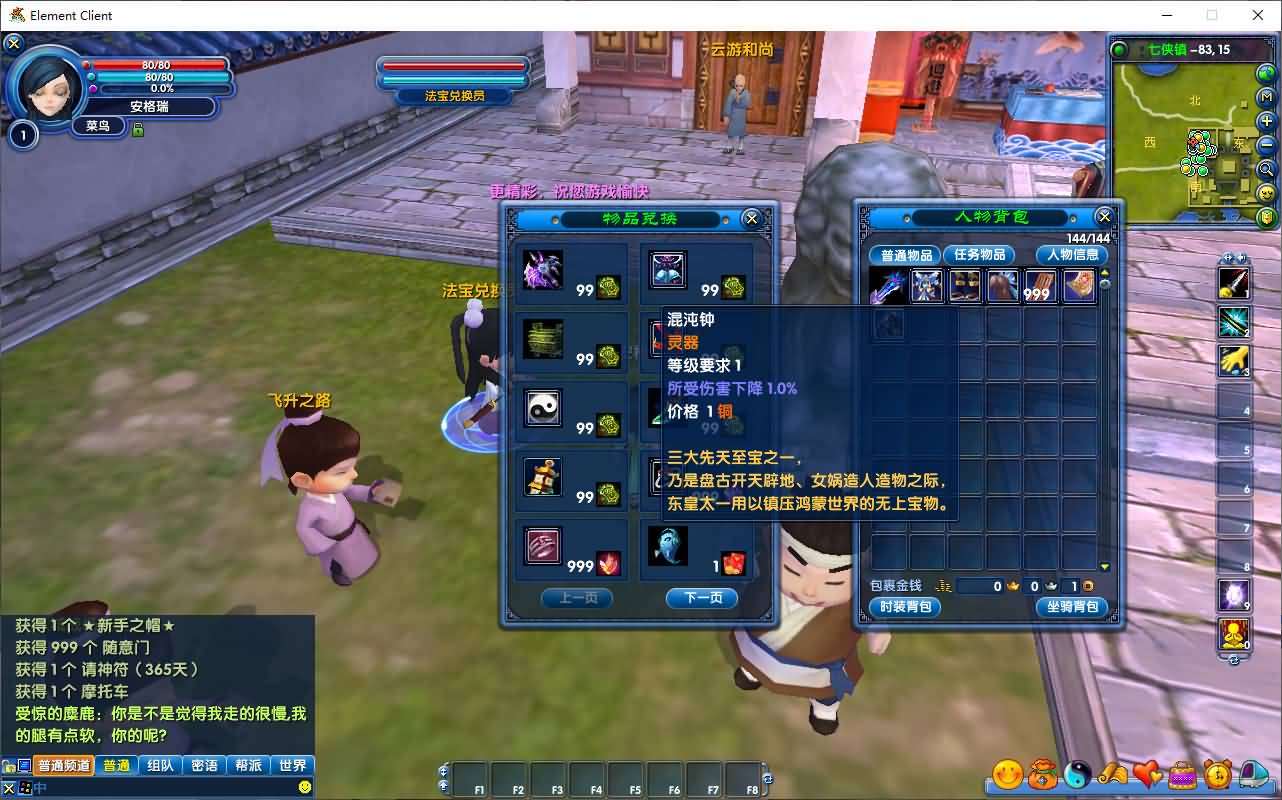Go to next page with 下一页
1282x800 pixels.
[701, 598]
